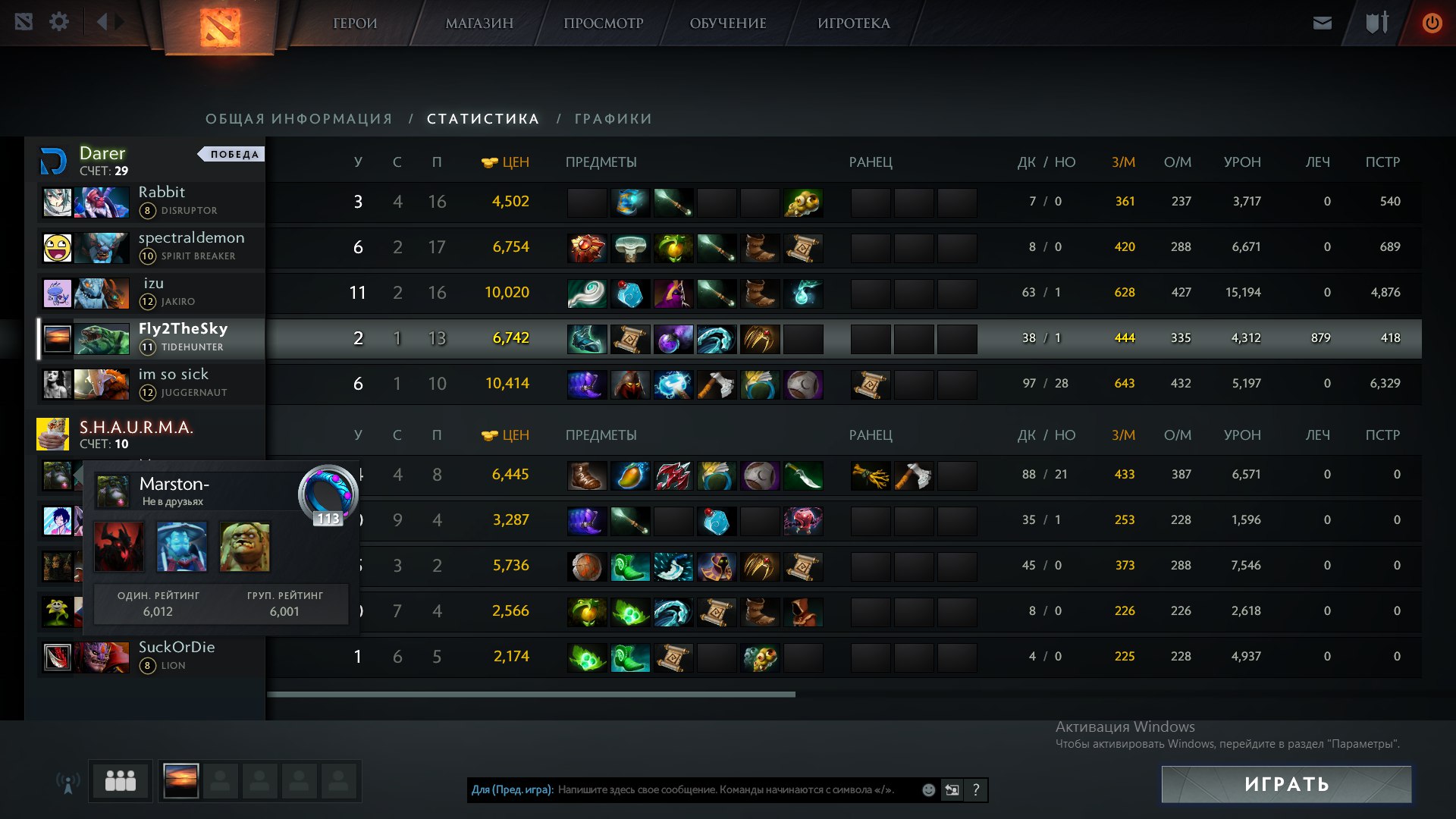Go back with the left arrow
This screenshot has width=1456, height=819.
click(102, 22)
